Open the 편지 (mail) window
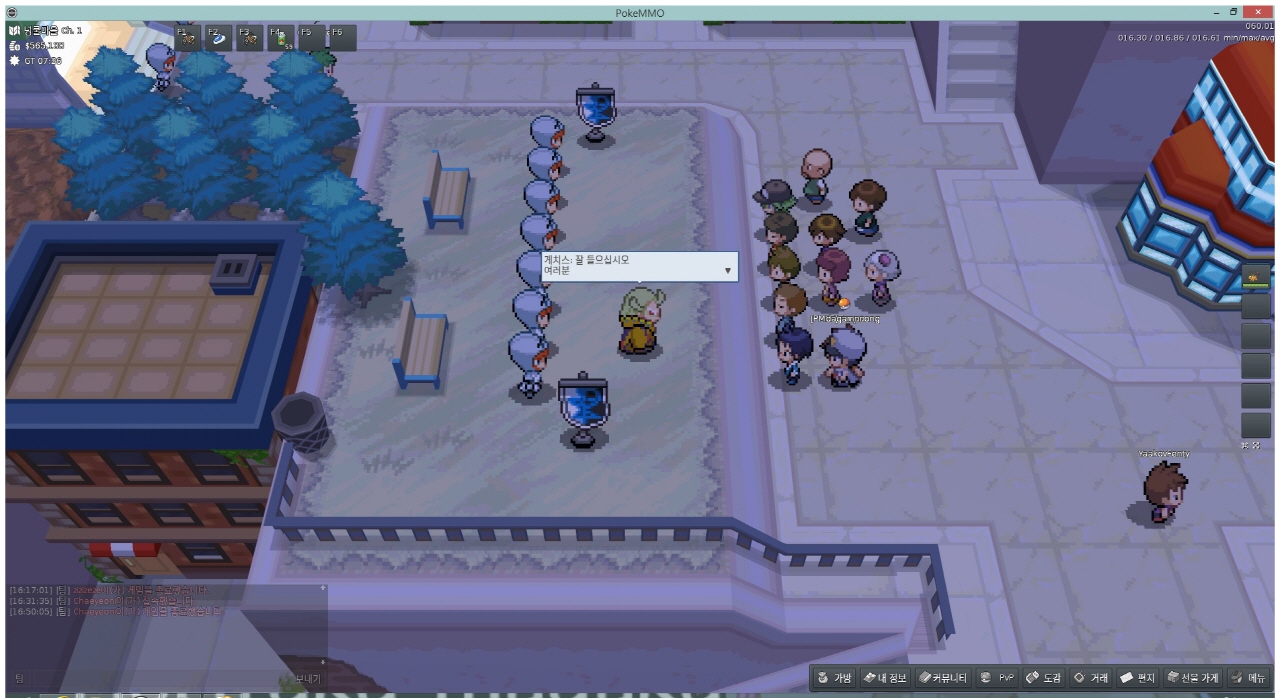The height and width of the screenshot is (698, 1280). pos(1138,678)
